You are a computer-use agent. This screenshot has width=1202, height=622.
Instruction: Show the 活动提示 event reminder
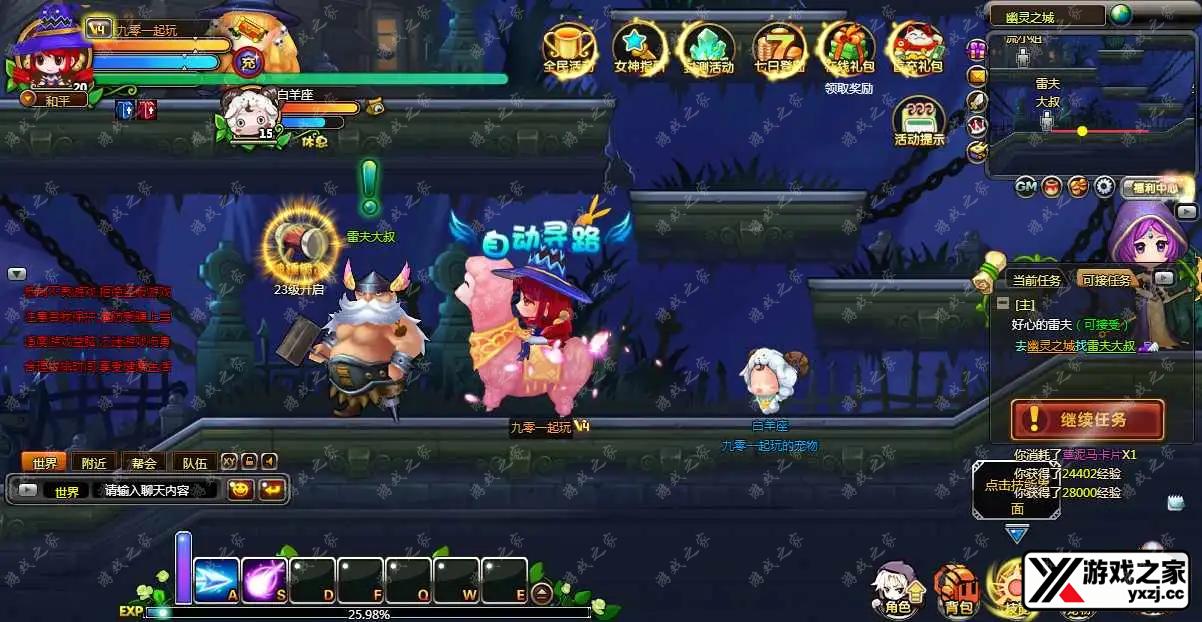[918, 121]
